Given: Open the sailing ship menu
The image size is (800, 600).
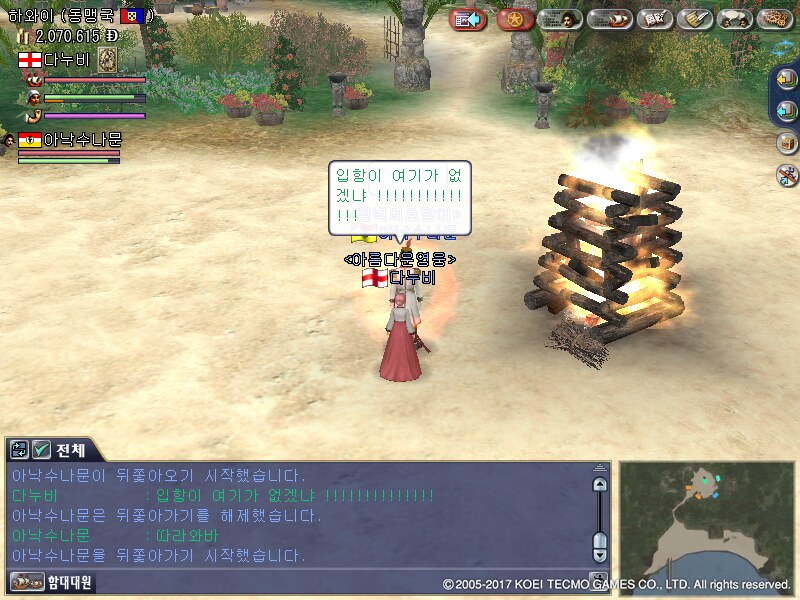Looking at the screenshot, I should tap(609, 19).
